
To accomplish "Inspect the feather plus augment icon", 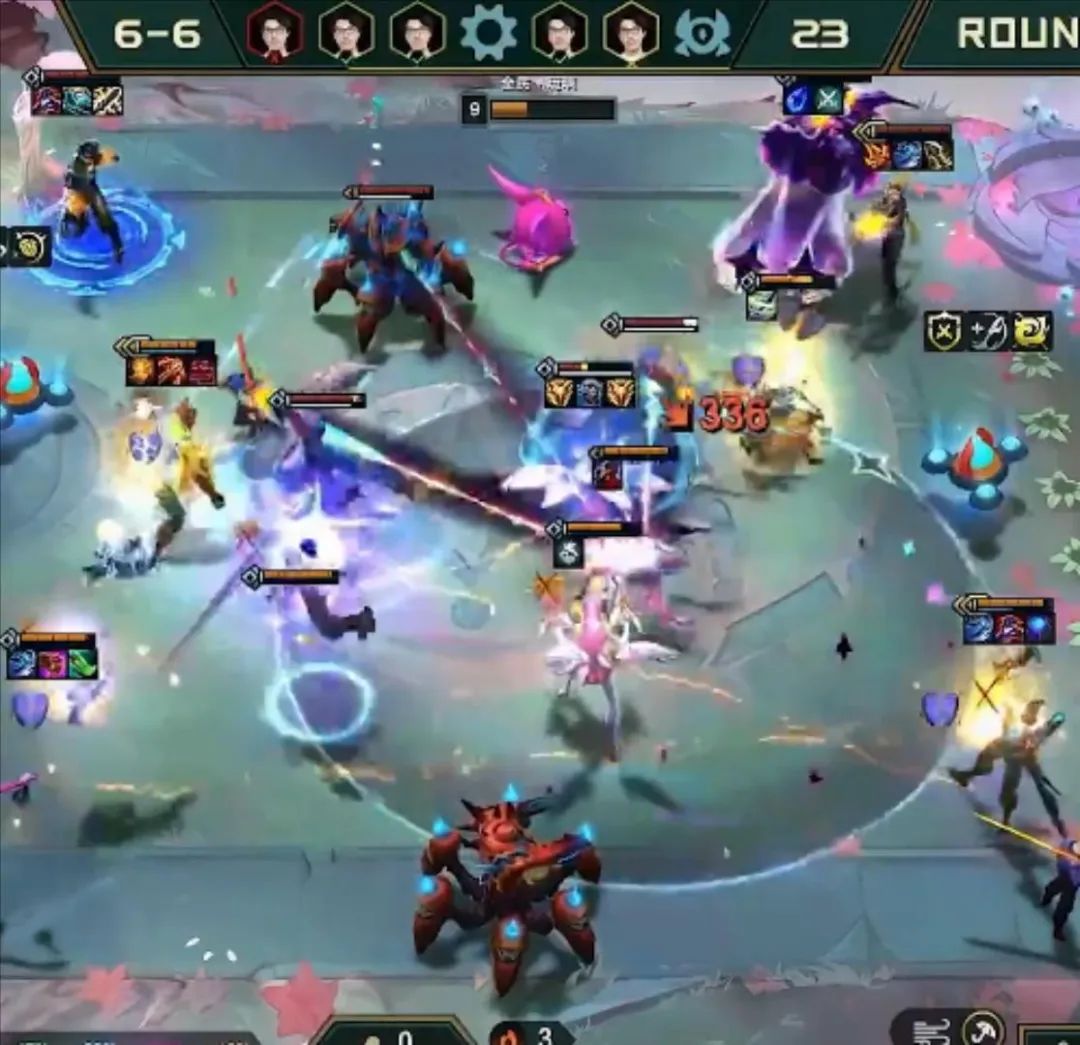I will click(988, 332).
